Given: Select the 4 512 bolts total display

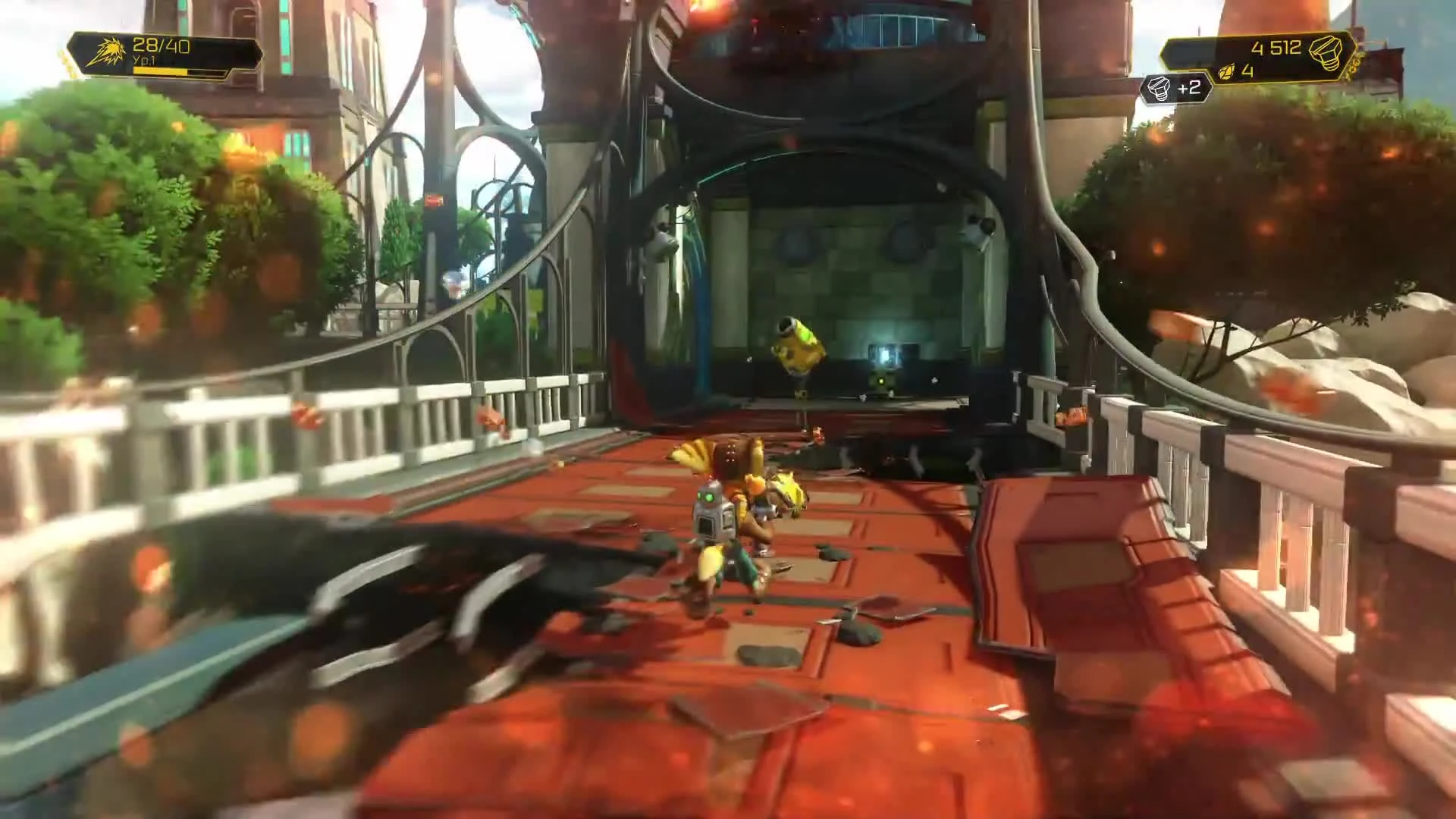Looking at the screenshot, I should 1276,47.
